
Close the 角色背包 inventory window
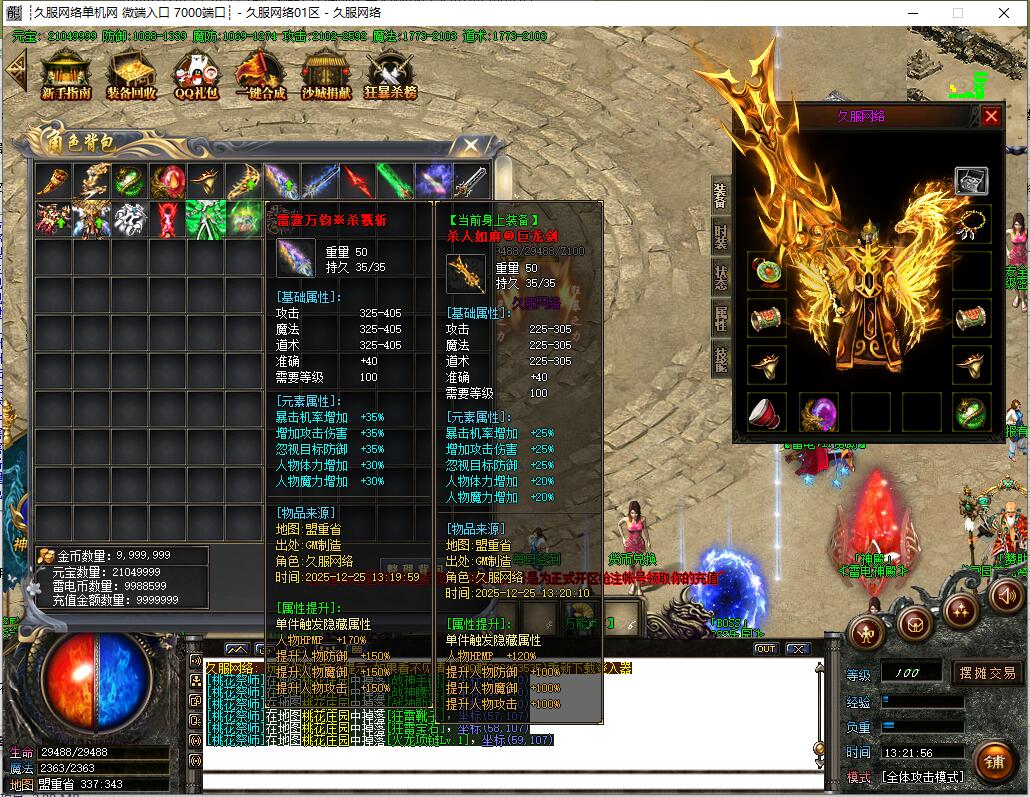(x=470, y=145)
